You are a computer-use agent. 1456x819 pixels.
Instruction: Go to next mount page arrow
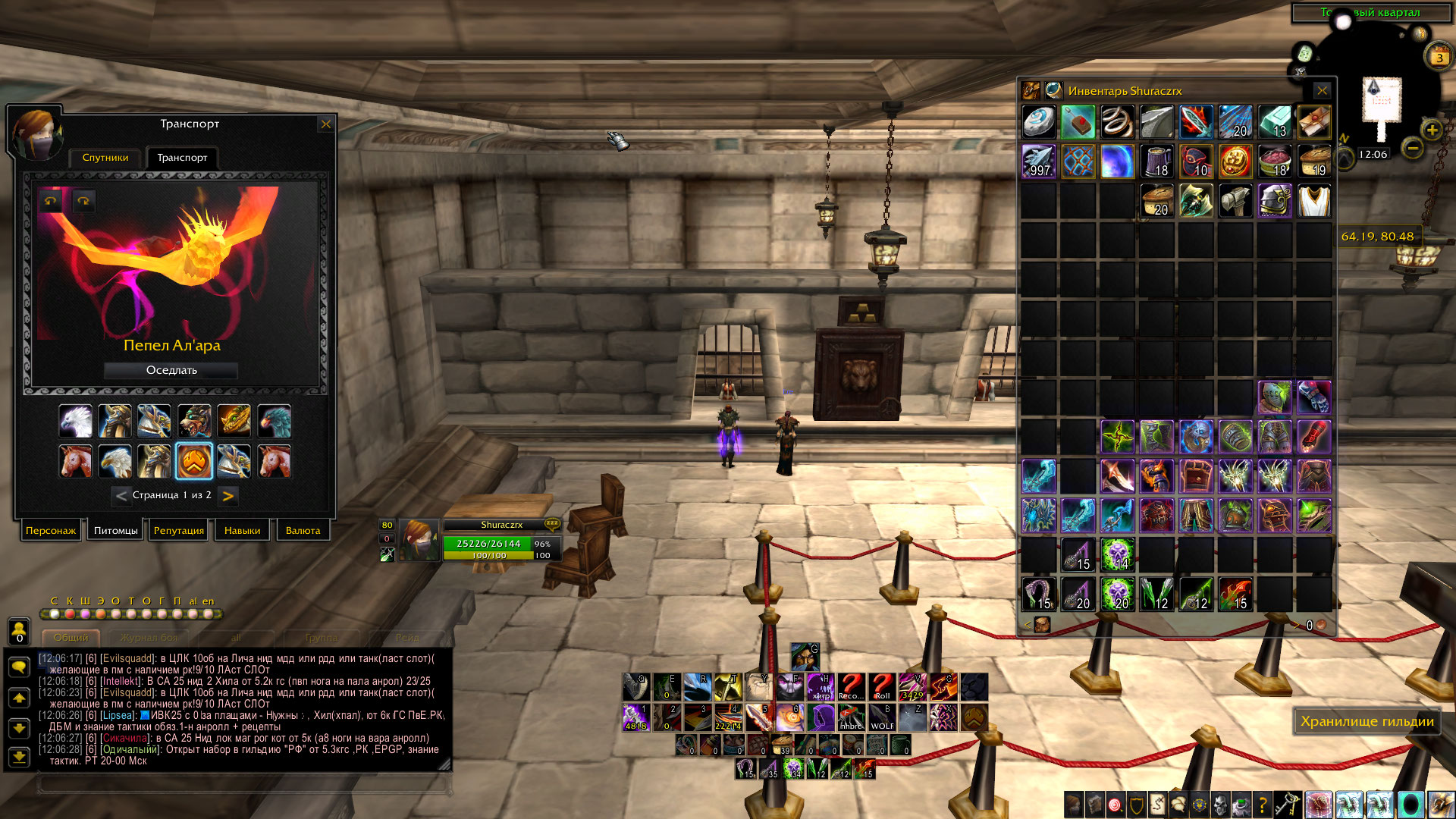pos(227,496)
